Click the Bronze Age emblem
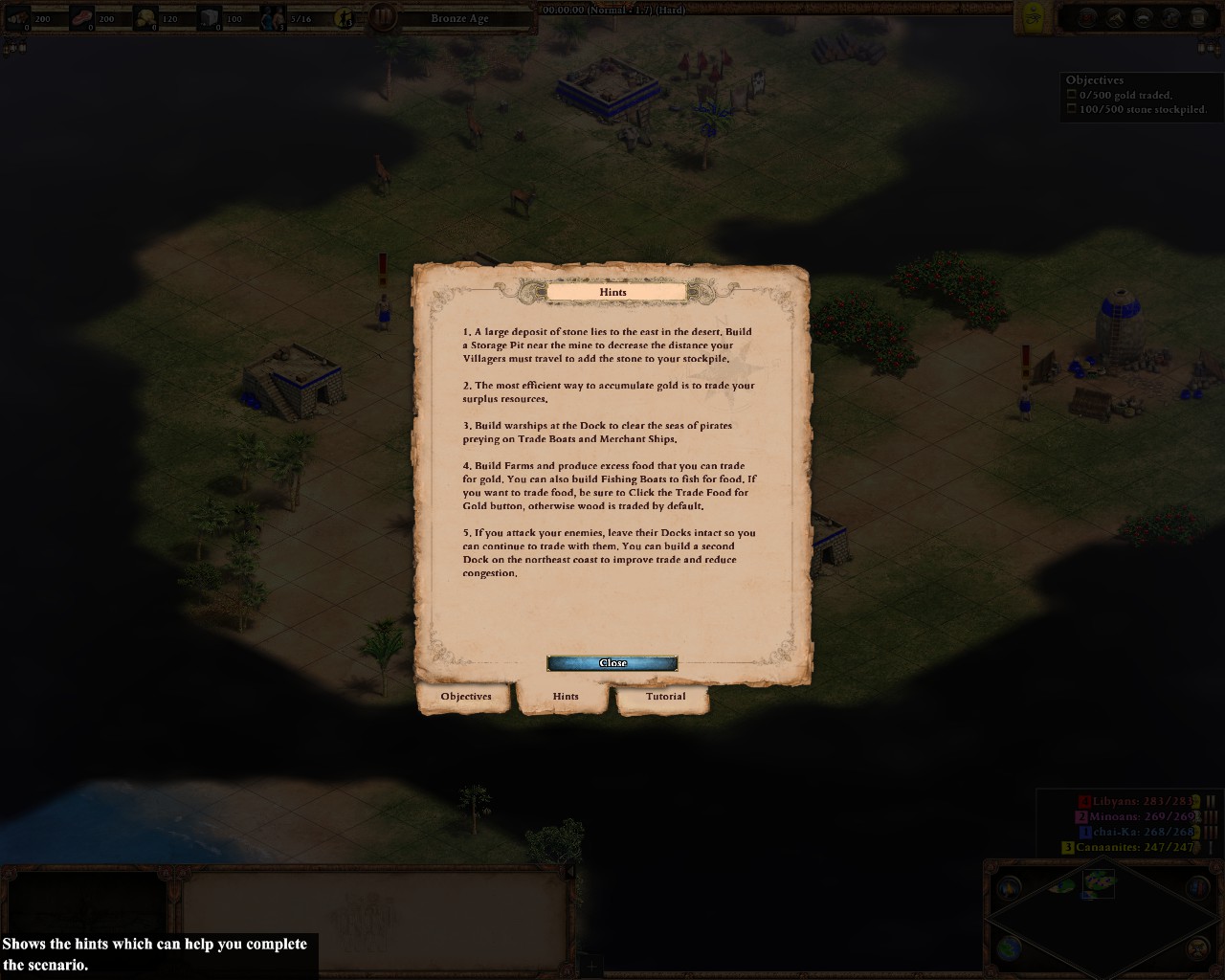The height and width of the screenshot is (980, 1225). coord(383,17)
